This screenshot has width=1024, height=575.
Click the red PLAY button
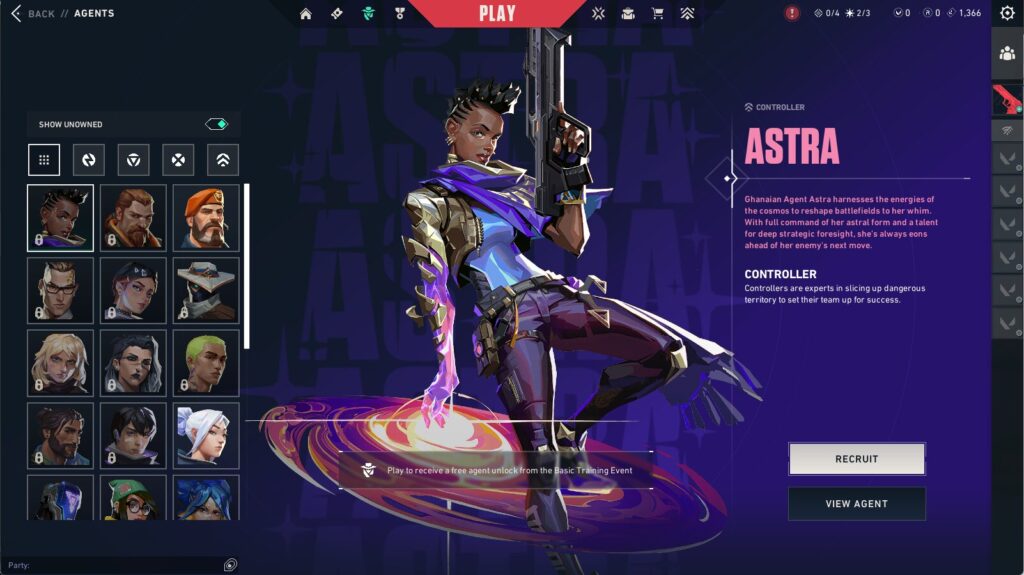[x=497, y=14]
